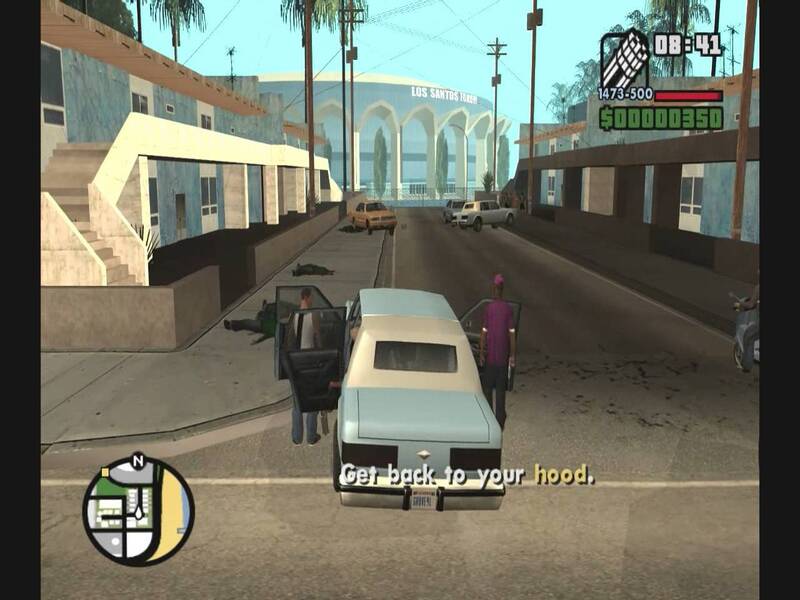Click the circular radar minimap

[138, 511]
